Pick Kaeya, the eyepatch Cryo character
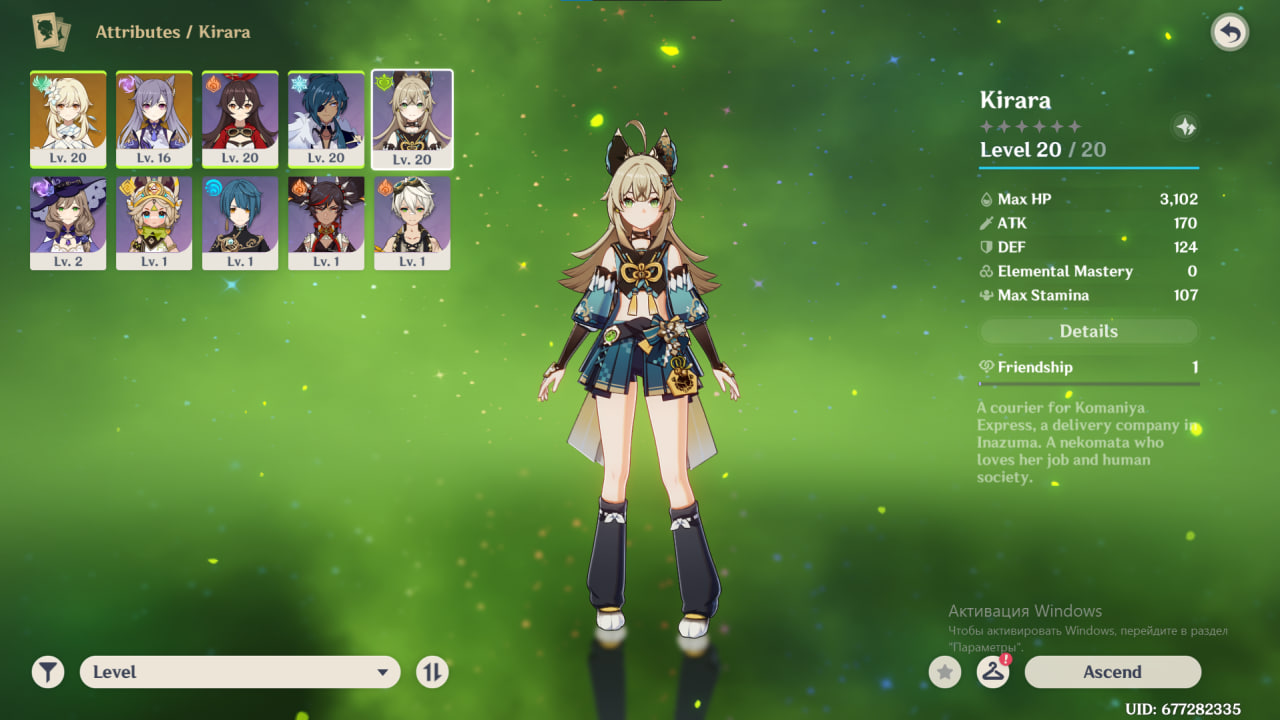This screenshot has width=1280, height=720. click(x=326, y=119)
